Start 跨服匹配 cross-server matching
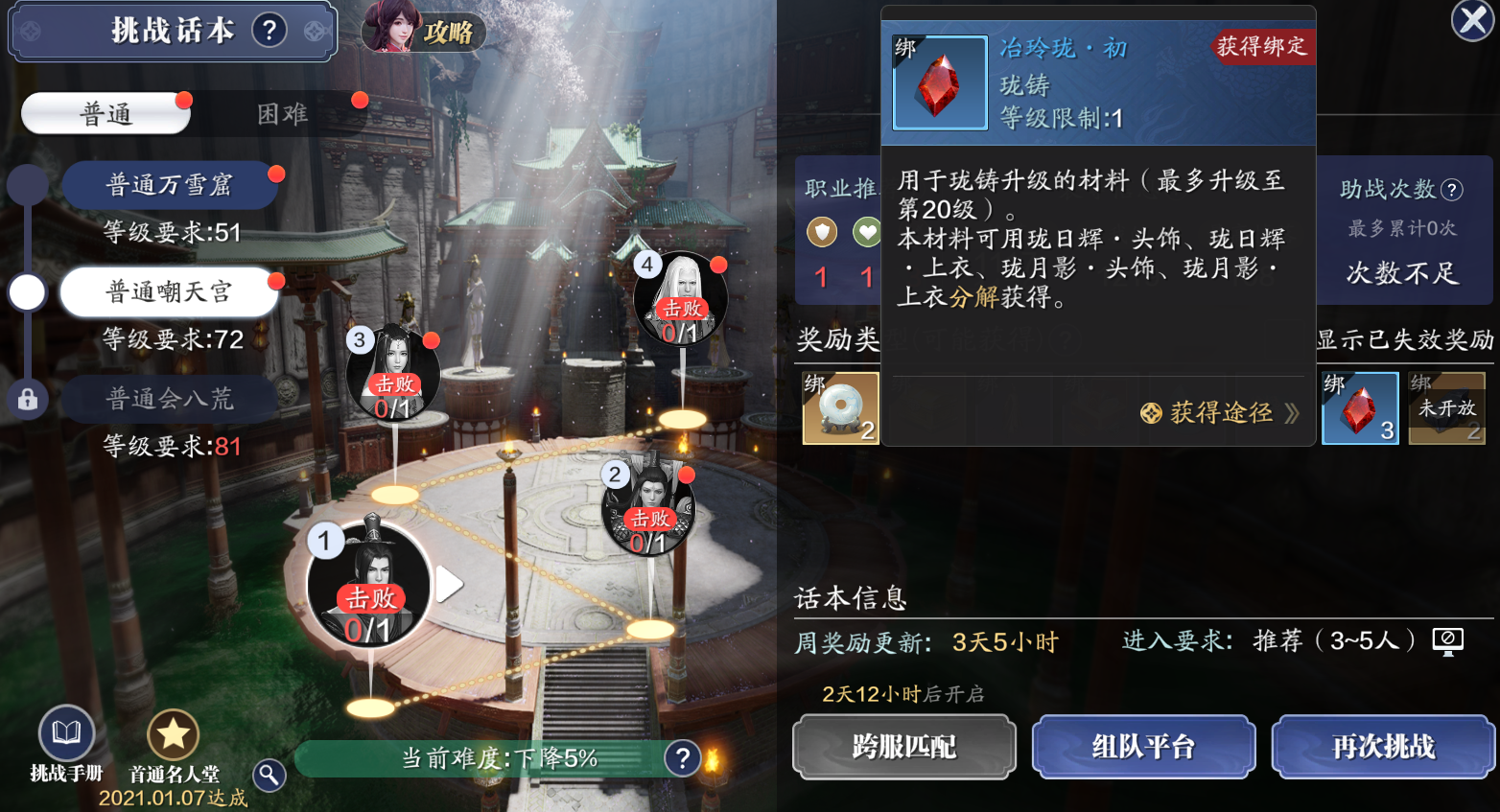Image resolution: width=1500 pixels, height=812 pixels. coord(903,746)
